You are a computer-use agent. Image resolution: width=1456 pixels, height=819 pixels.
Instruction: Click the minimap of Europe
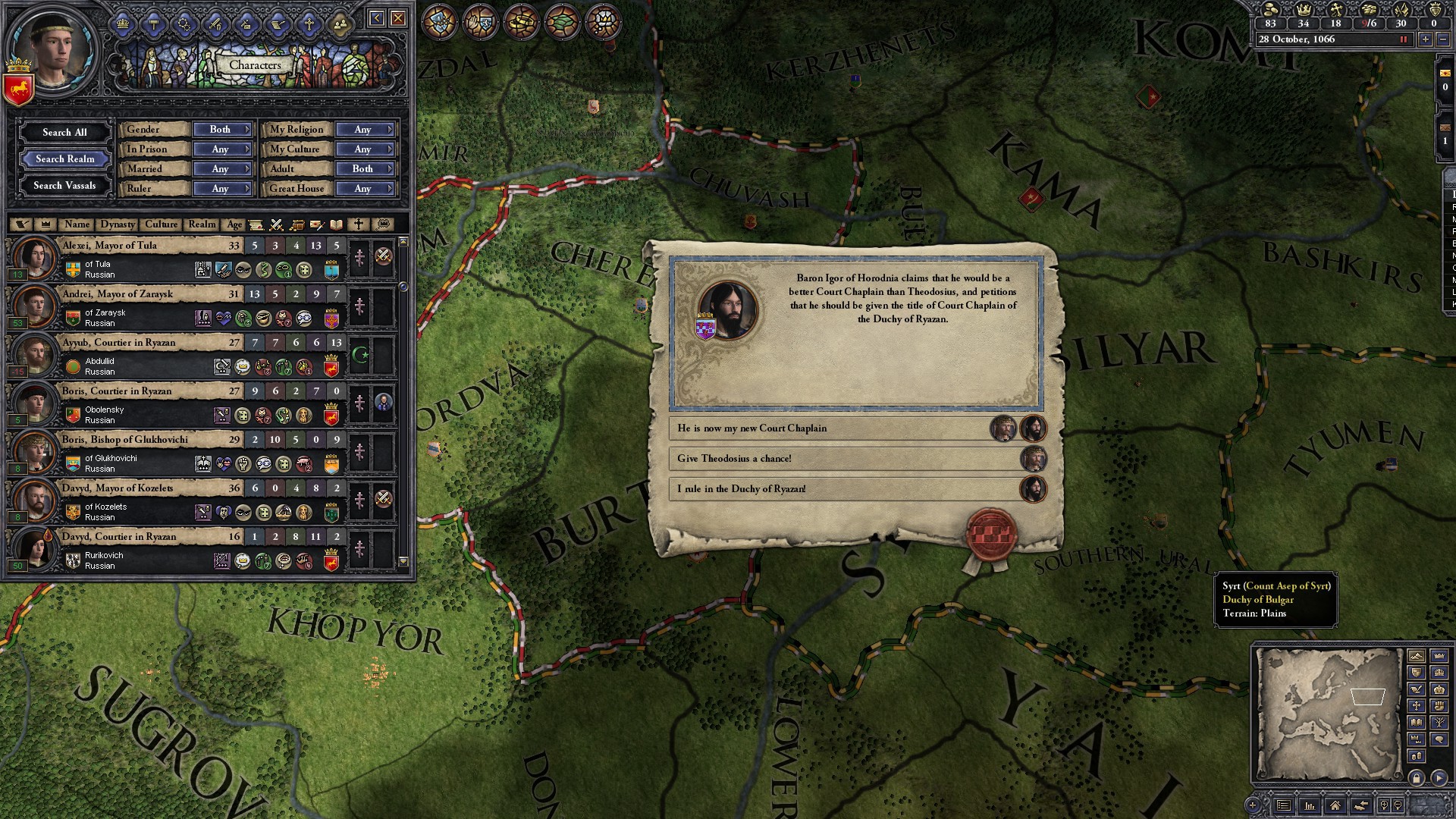[1329, 714]
